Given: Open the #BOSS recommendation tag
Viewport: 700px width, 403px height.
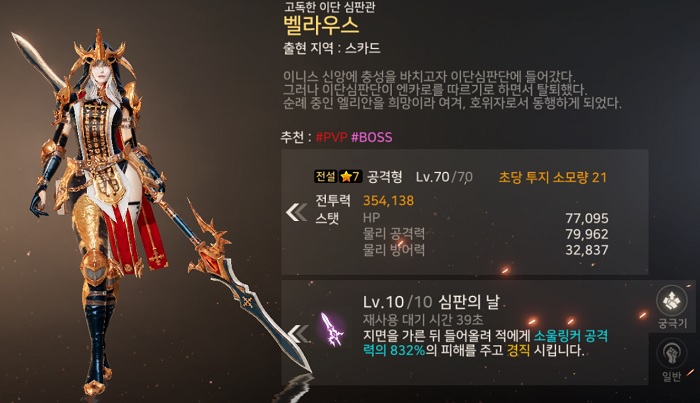Looking at the screenshot, I should (371, 135).
